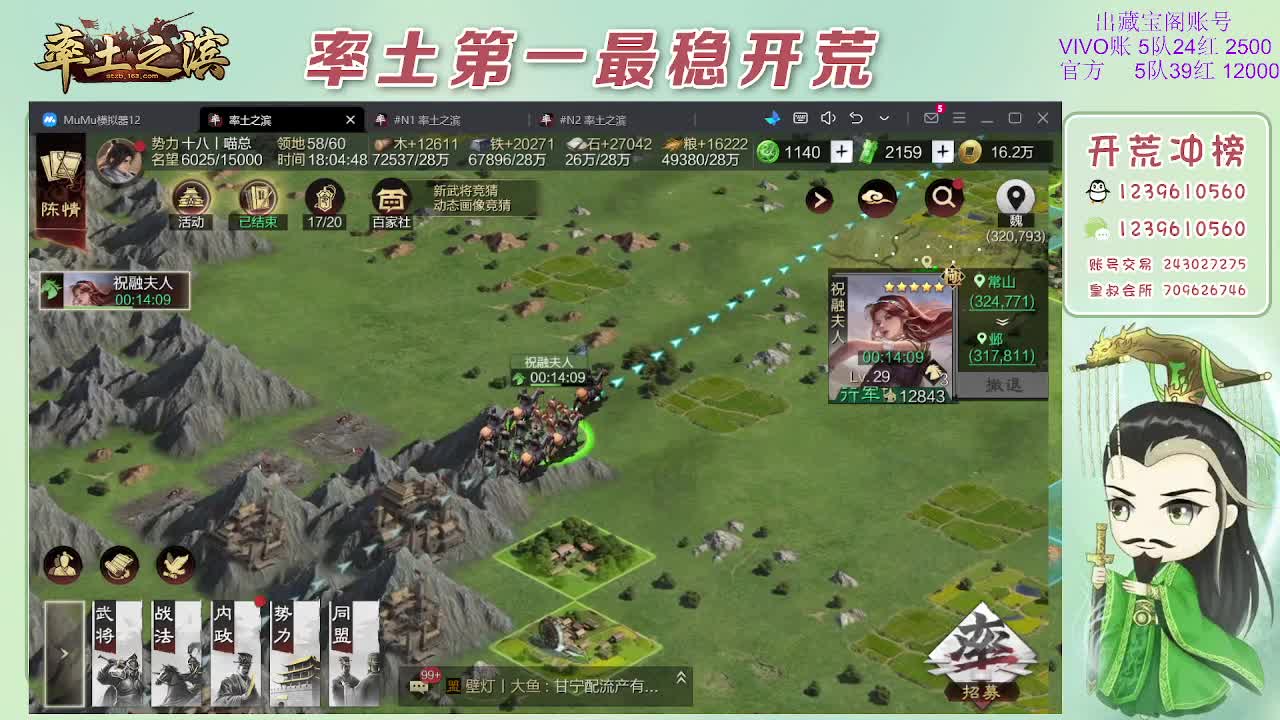Click the commander portrait circle icon bottom left
The height and width of the screenshot is (720, 1280).
pyautogui.click(x=62, y=564)
